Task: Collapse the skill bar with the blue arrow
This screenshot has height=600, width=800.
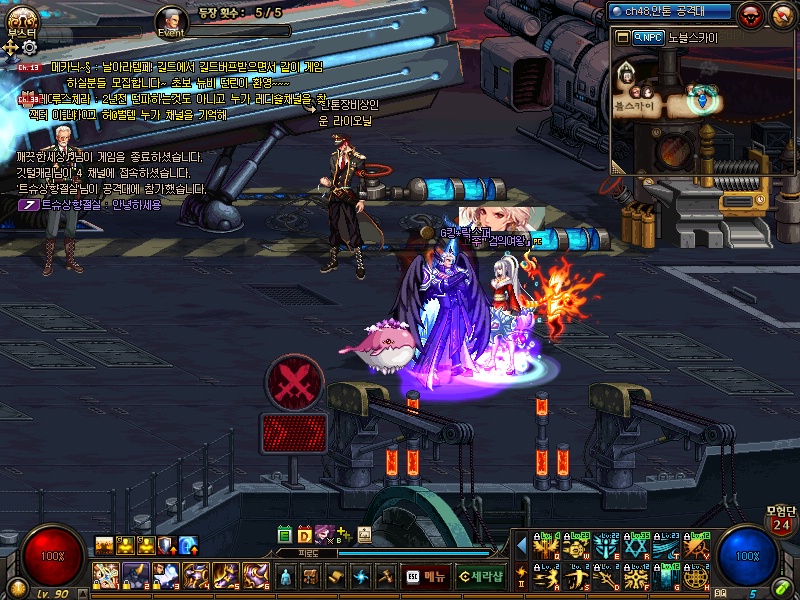Action: pyautogui.click(x=521, y=545)
